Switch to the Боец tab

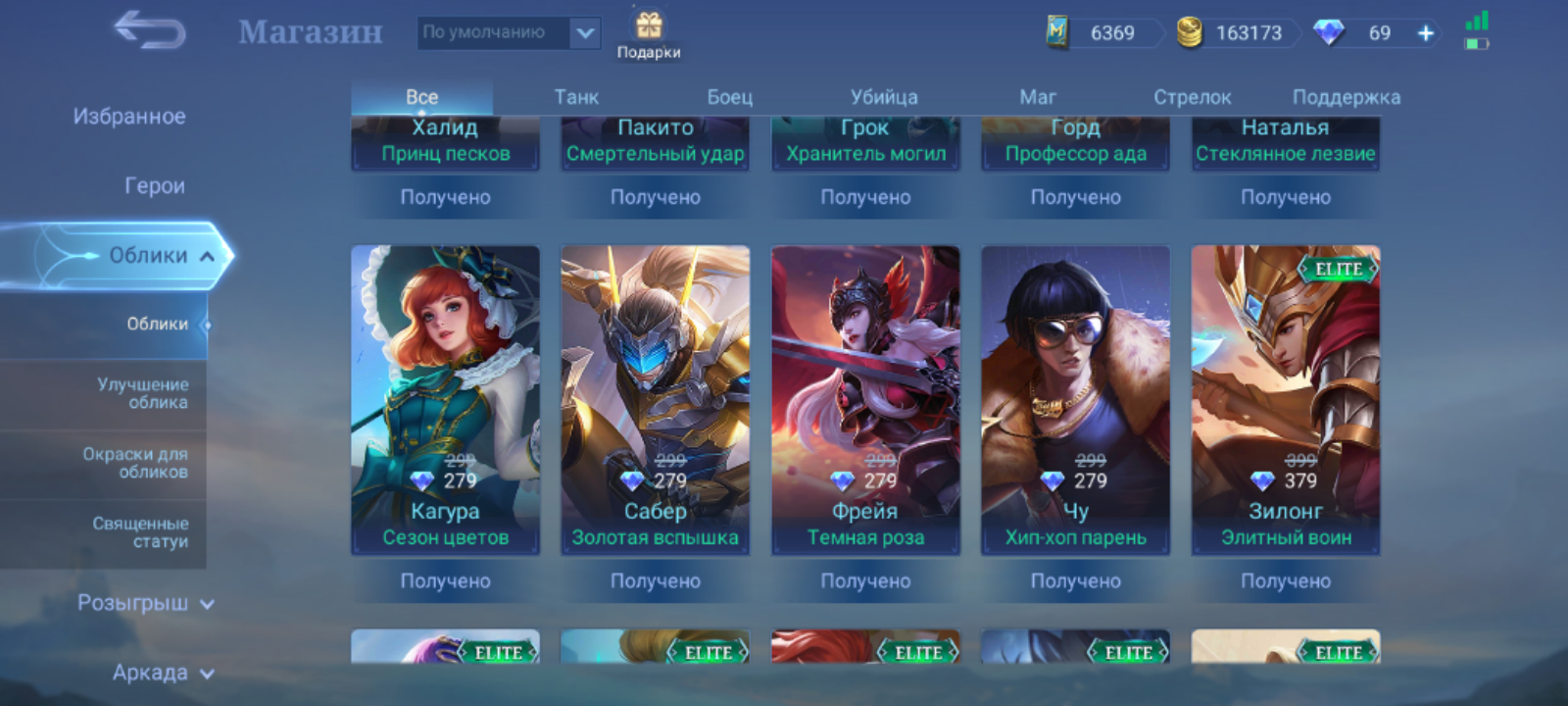point(730,97)
